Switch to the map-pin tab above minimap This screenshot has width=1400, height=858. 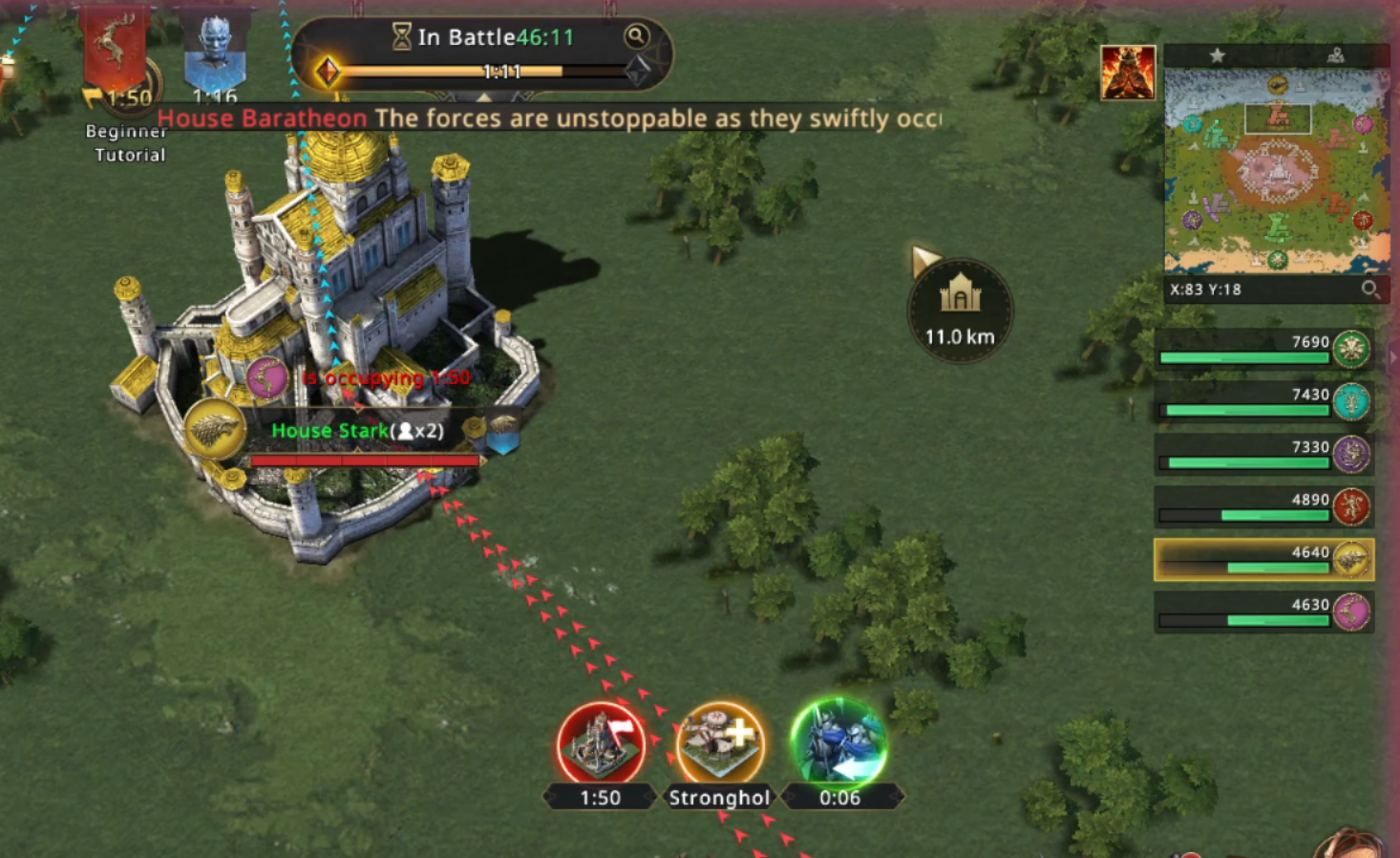pyautogui.click(x=1335, y=55)
